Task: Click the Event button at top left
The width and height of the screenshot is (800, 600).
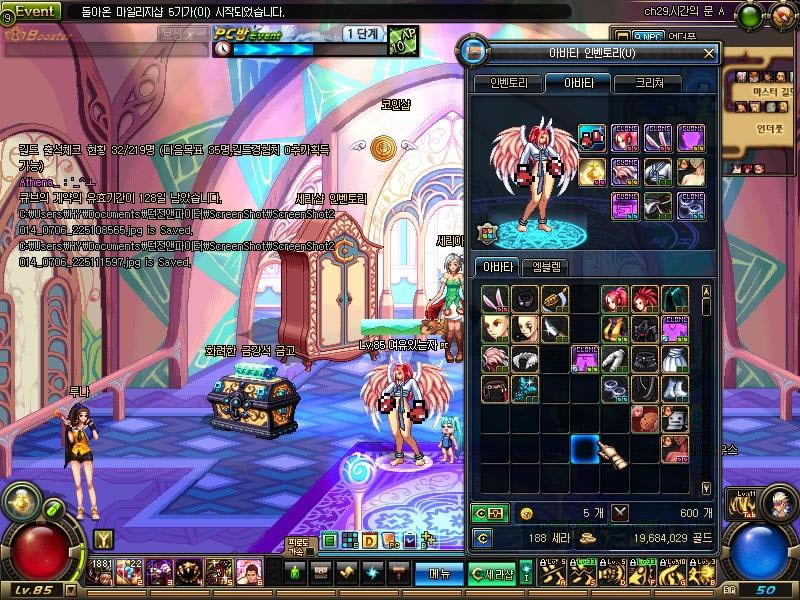Action: [33, 11]
